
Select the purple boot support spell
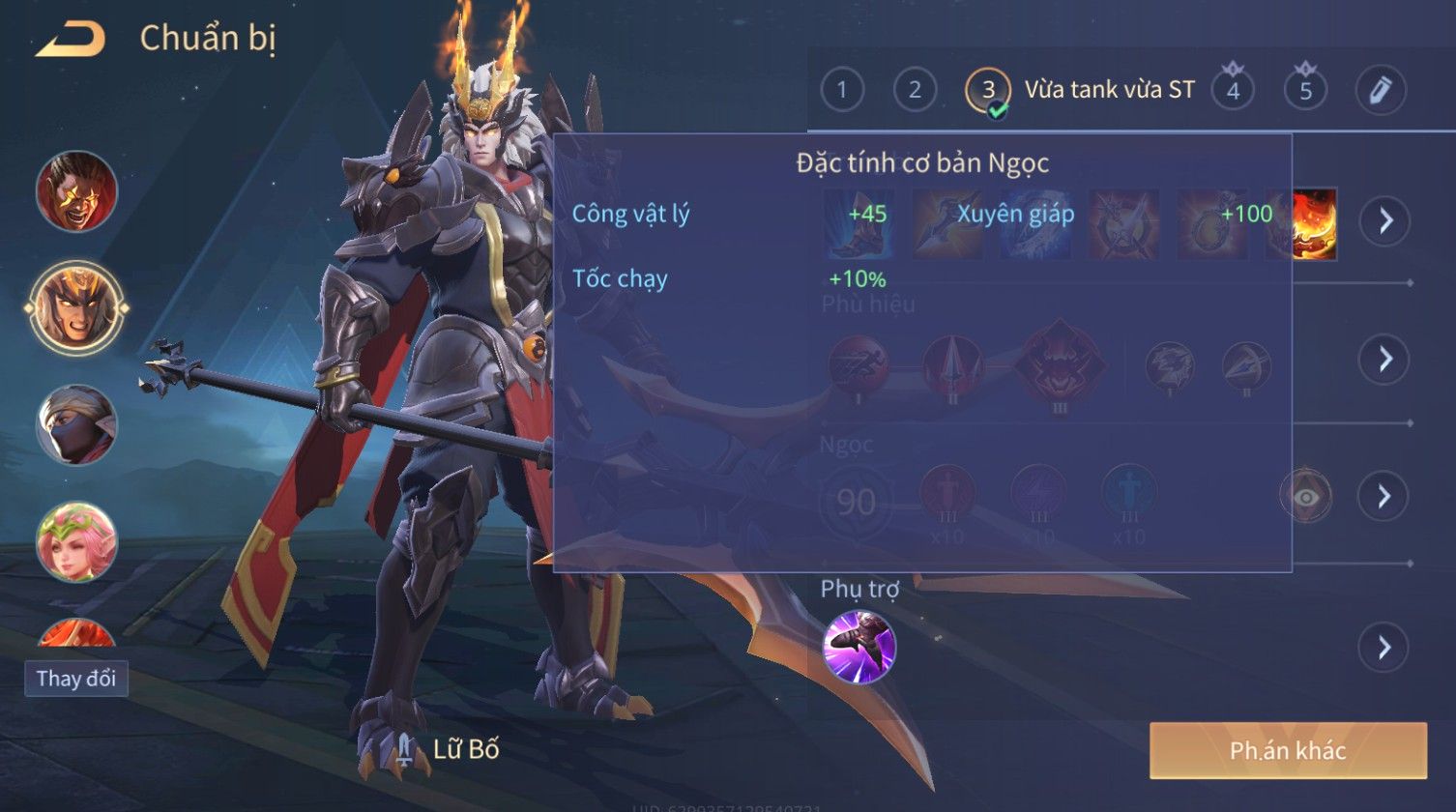pos(859,648)
